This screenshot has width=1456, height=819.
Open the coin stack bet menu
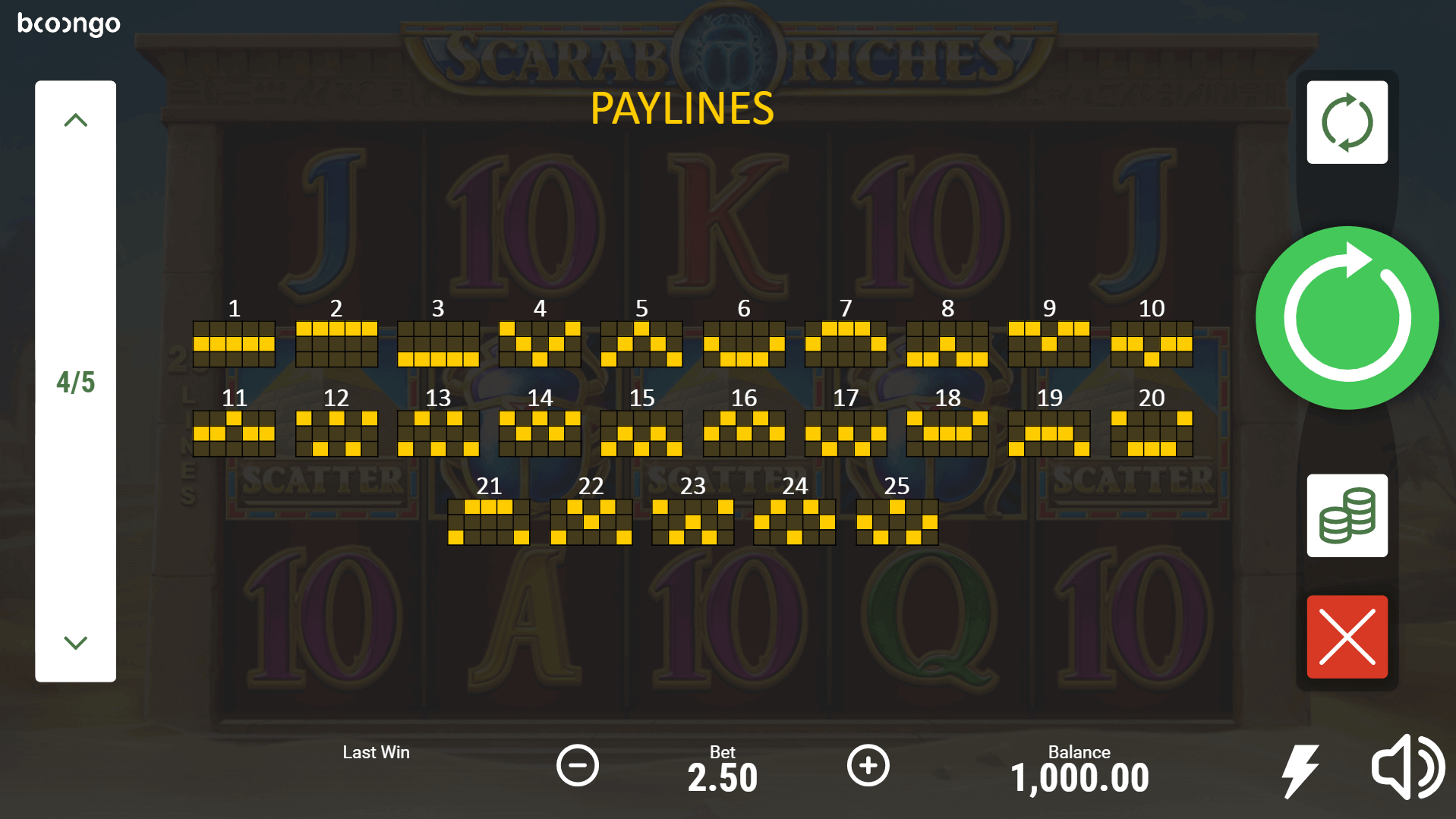[x=1347, y=516]
